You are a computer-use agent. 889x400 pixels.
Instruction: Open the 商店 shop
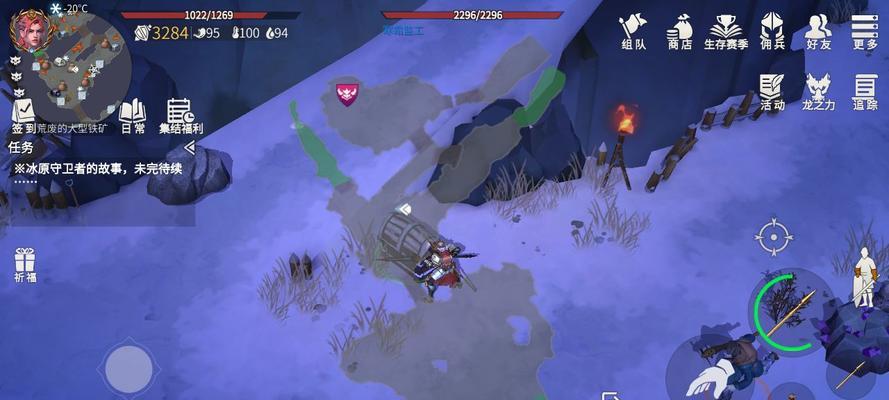click(680, 31)
